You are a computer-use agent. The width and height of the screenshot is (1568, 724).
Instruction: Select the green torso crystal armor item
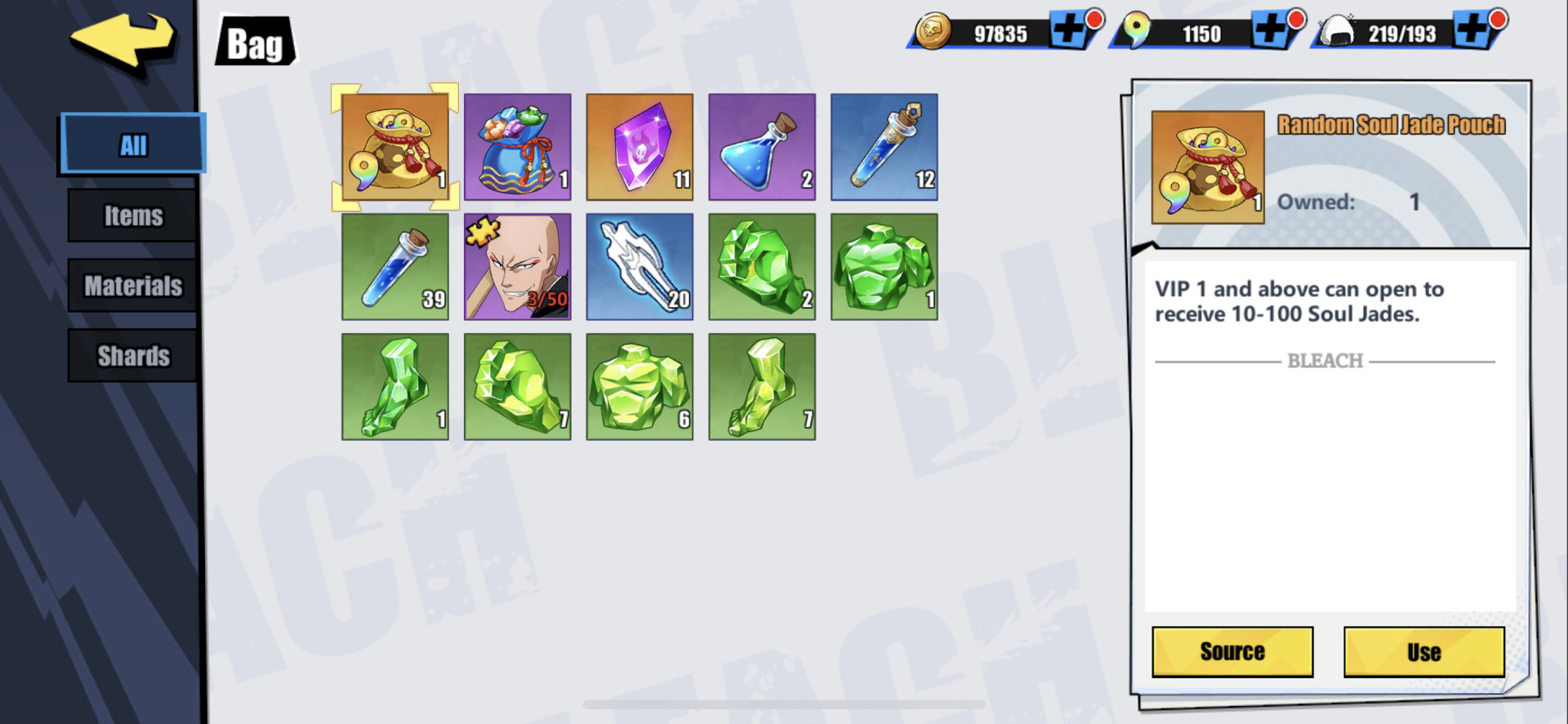click(x=884, y=267)
